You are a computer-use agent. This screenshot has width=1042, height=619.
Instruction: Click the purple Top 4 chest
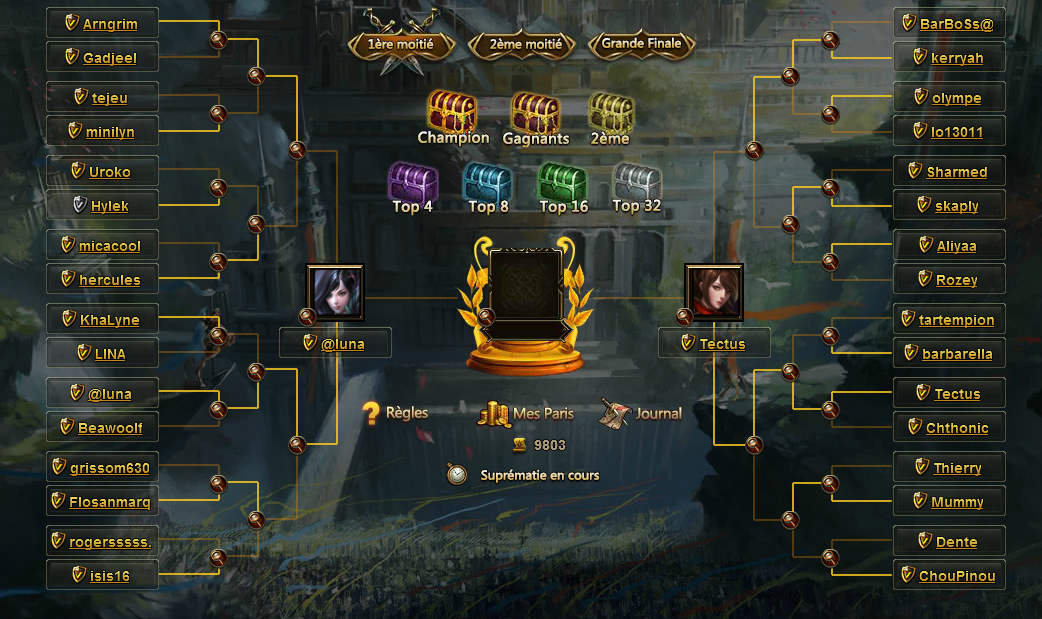412,182
